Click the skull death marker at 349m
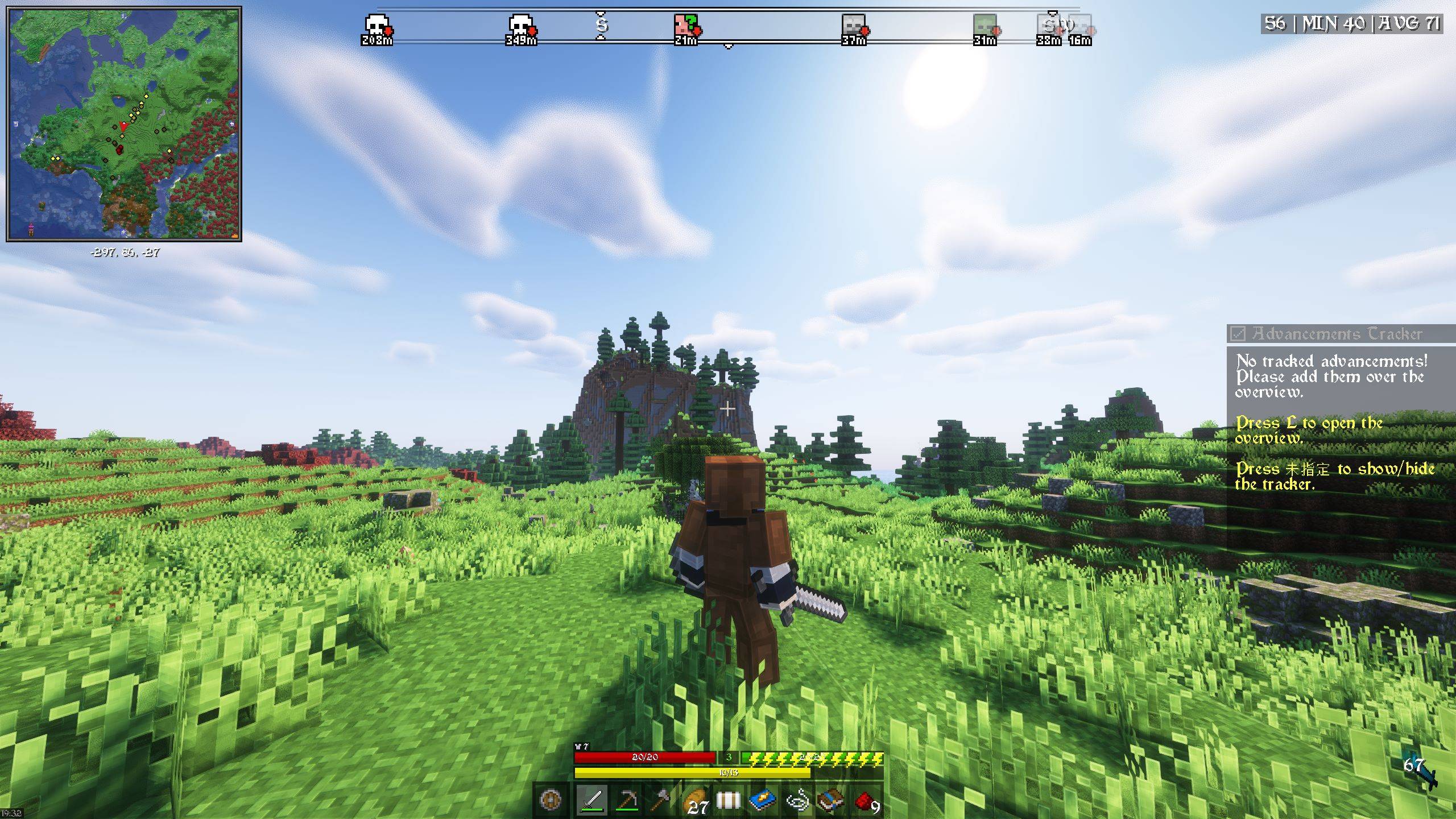 [x=520, y=24]
